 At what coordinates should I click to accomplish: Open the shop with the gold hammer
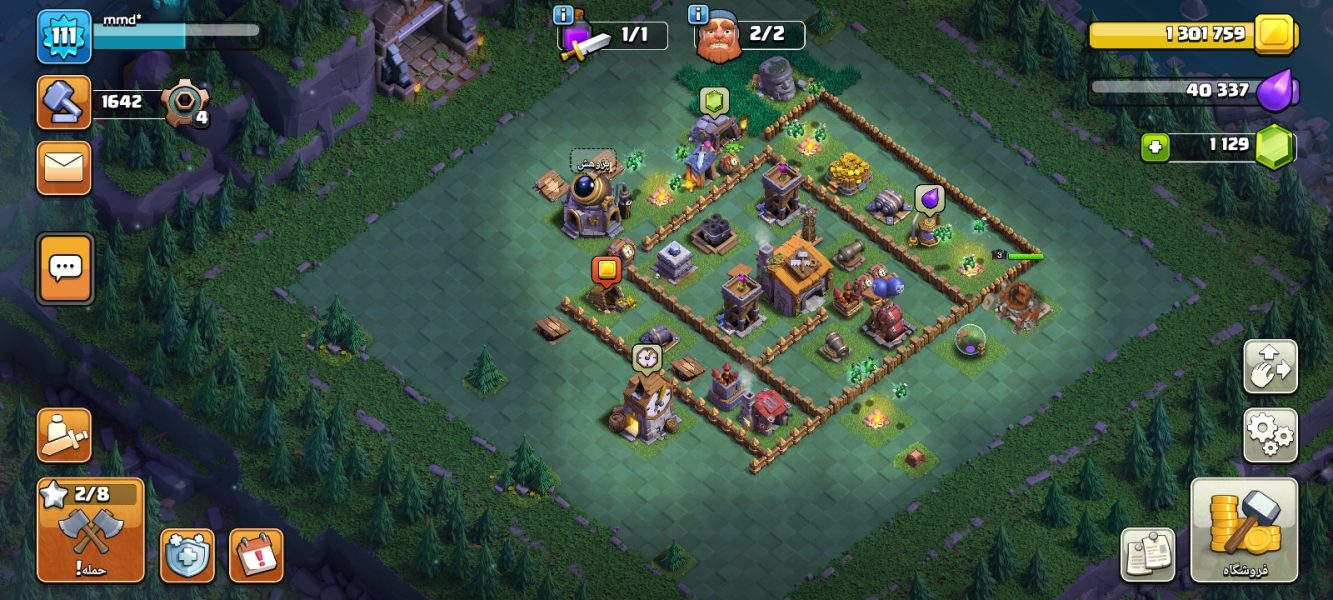1244,530
